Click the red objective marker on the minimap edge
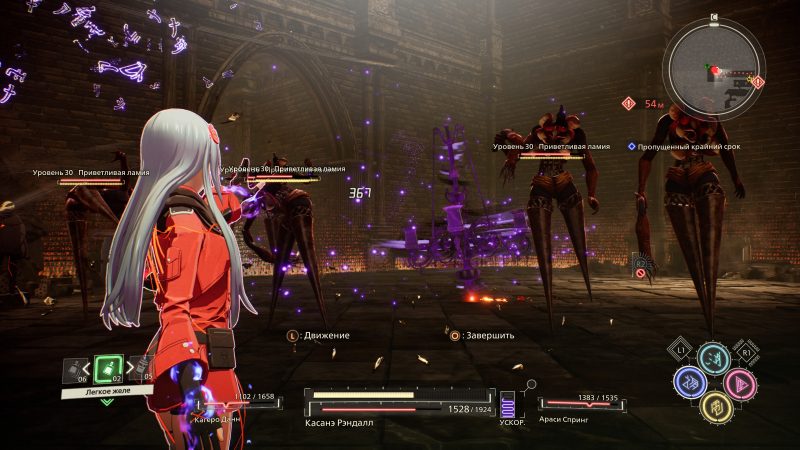This screenshot has width=800, height=450. coord(757,81)
